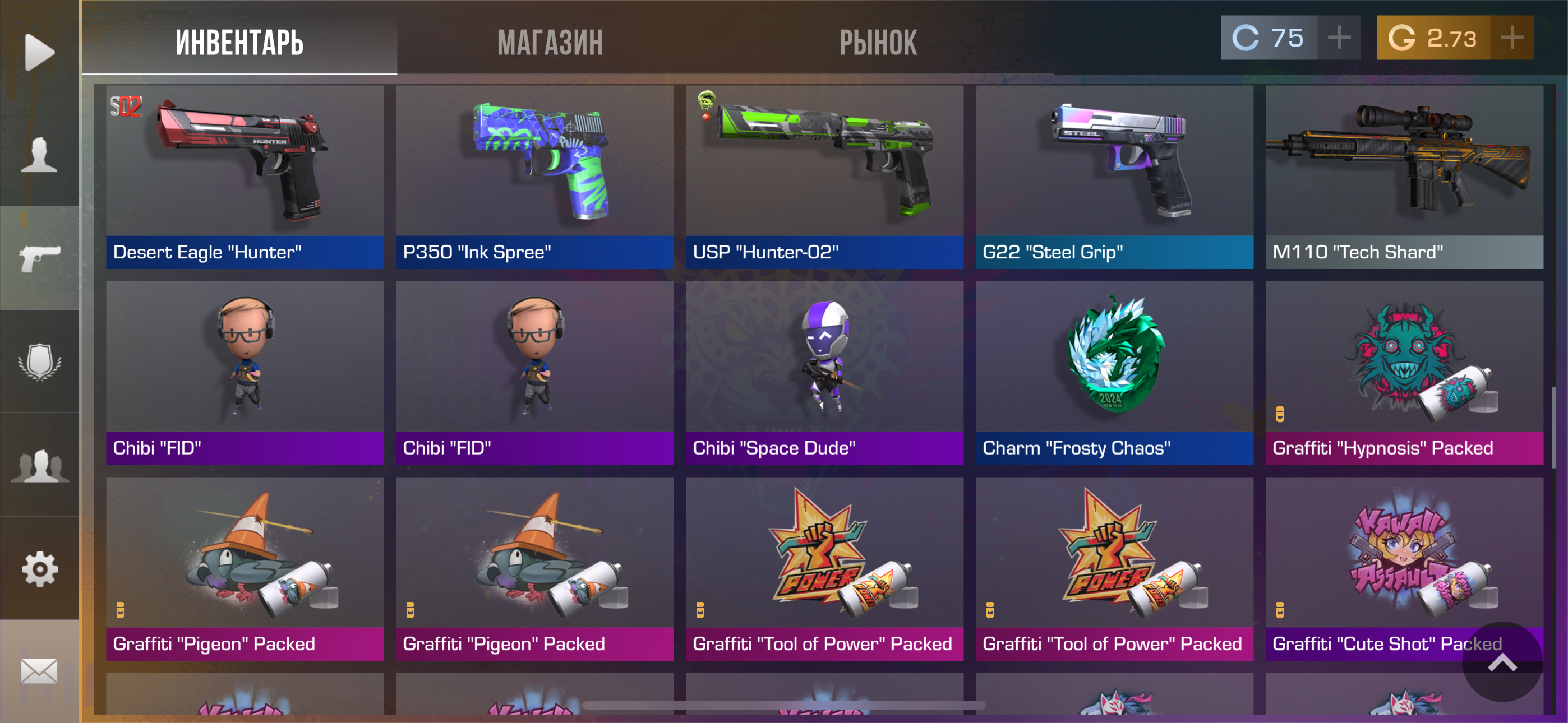Open the mail envelope icon
1568x723 pixels.
pos(40,671)
